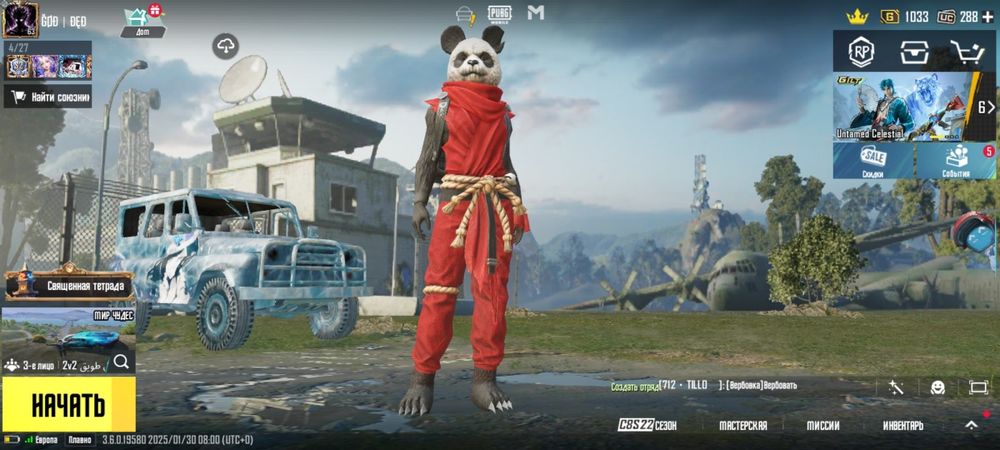Open the Royale Pass RP menu
This screenshot has width=1000, height=450.
pos(861,50)
